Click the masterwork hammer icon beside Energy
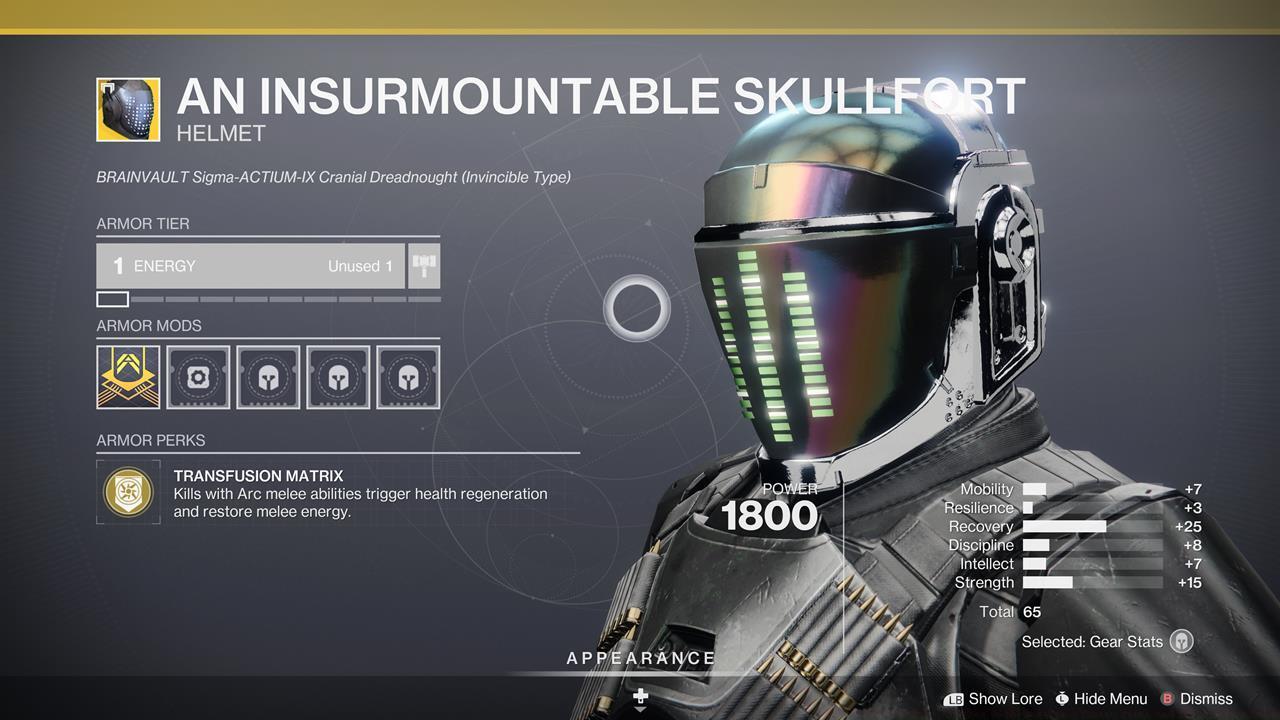The image size is (1280, 720). (x=423, y=265)
